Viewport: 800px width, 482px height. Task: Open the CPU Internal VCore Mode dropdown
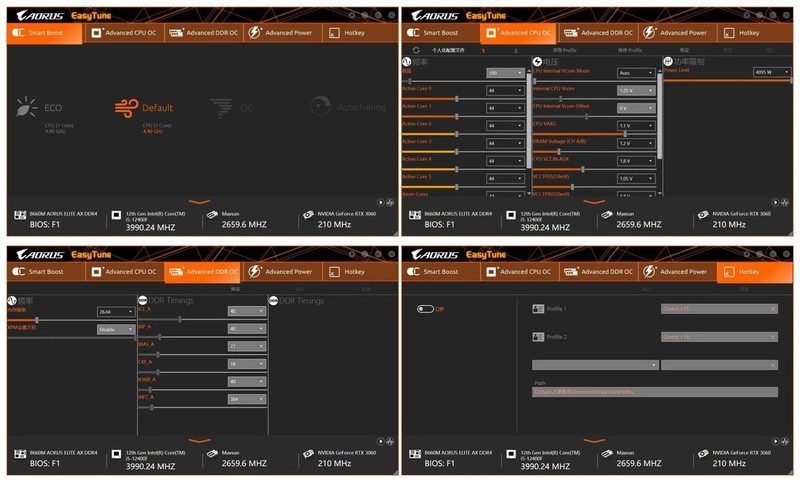tap(636, 73)
